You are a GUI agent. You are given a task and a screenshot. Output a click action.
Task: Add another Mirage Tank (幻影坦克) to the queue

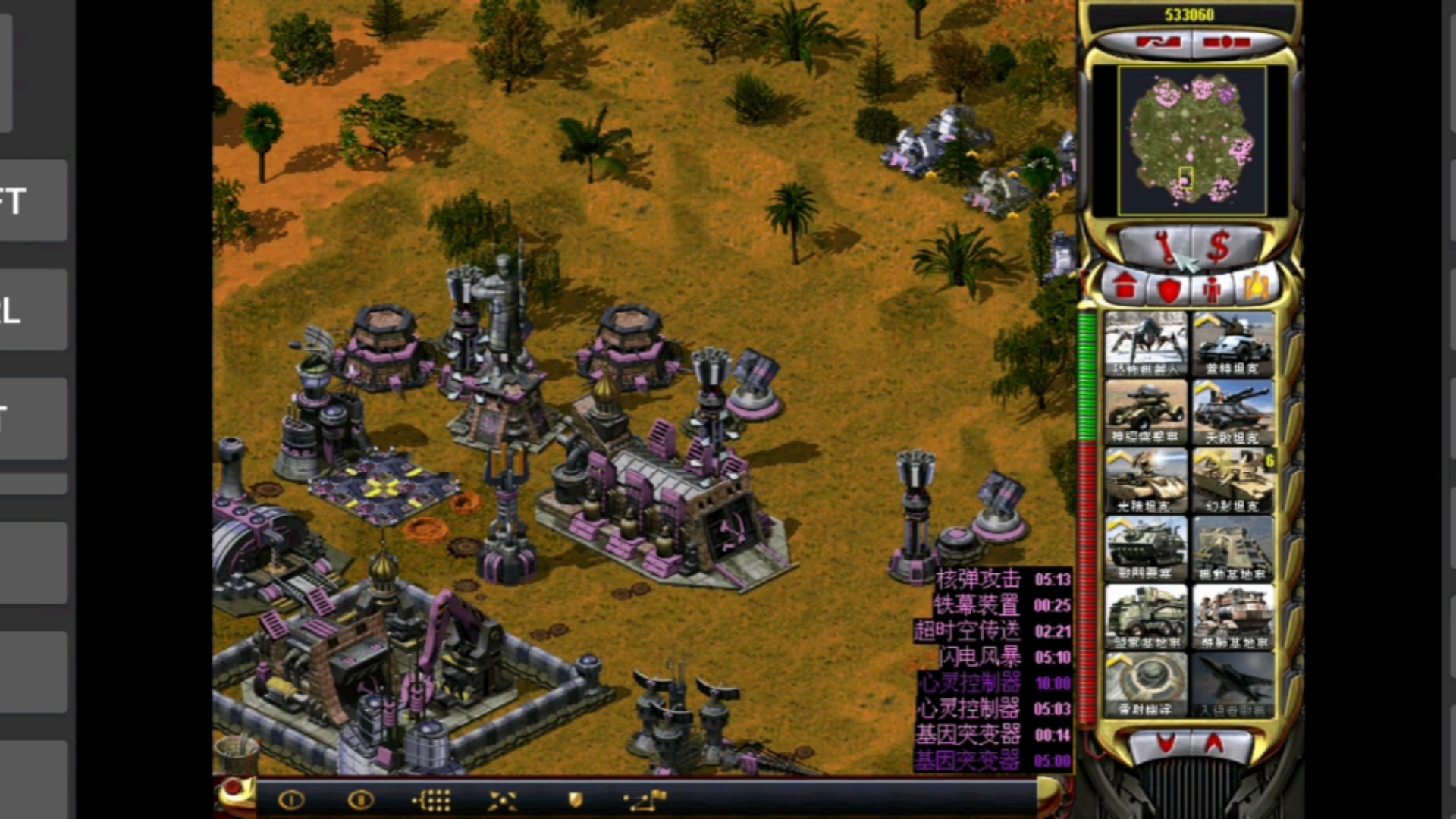[x=1233, y=480]
